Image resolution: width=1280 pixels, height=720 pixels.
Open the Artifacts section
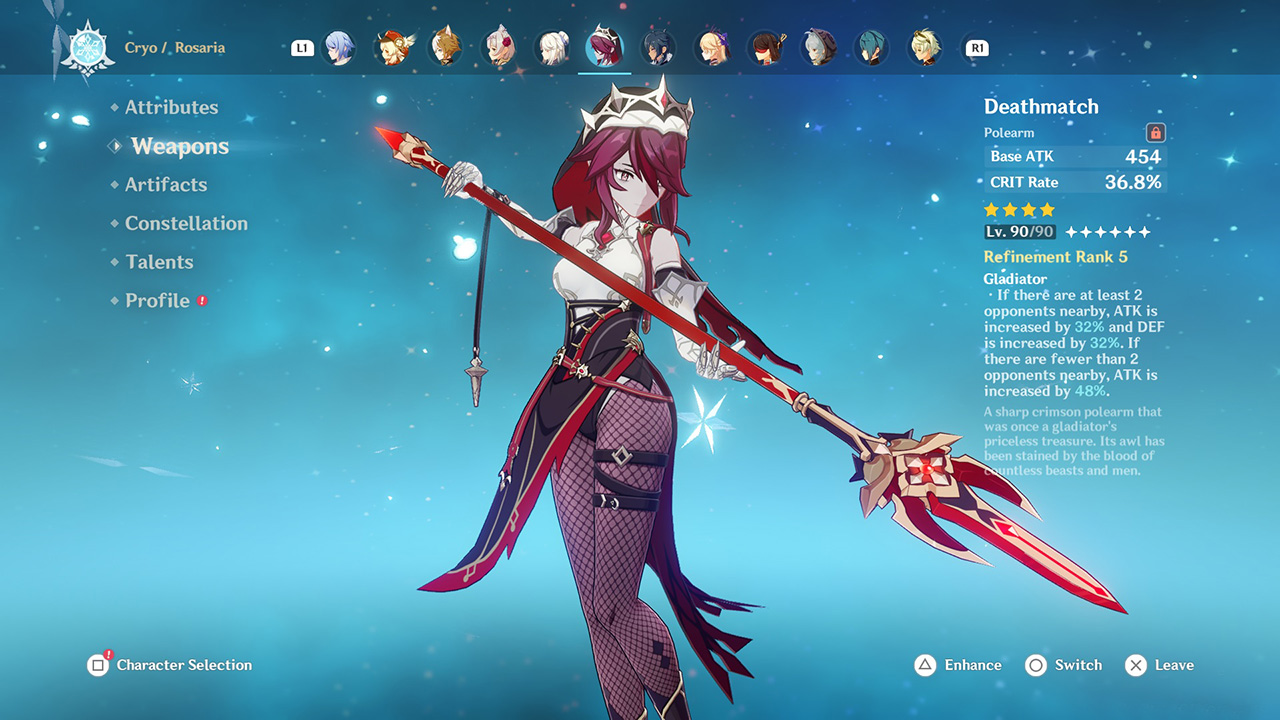point(166,184)
